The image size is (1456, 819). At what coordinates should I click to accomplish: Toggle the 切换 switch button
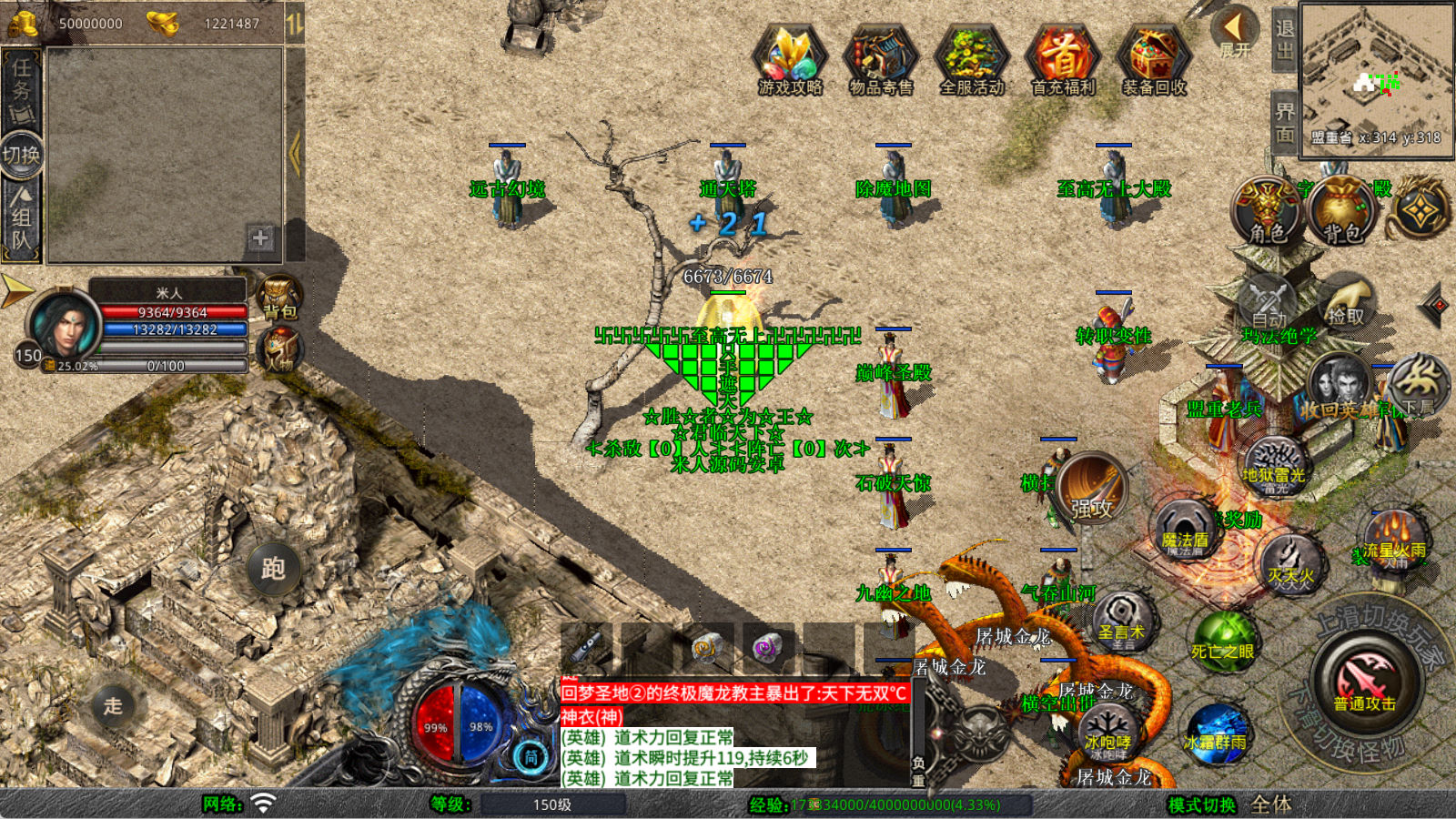click(x=21, y=155)
